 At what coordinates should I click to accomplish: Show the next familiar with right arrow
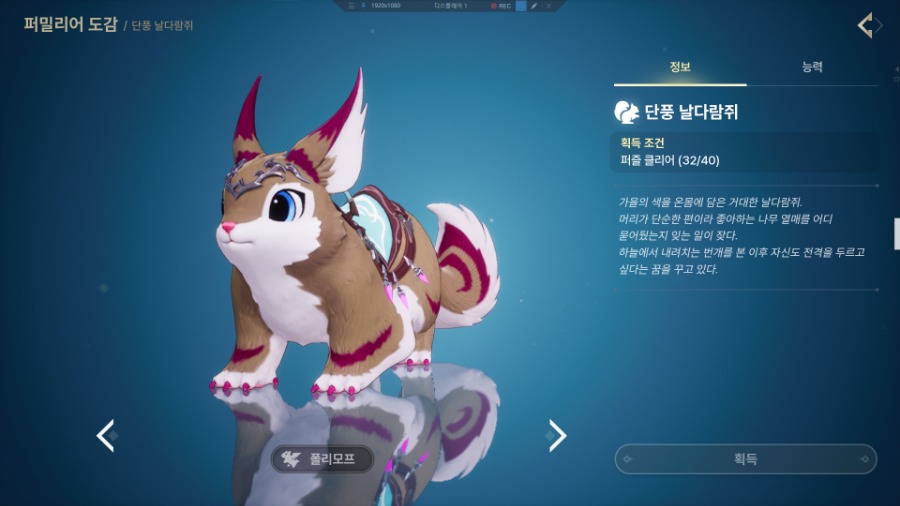click(x=557, y=435)
